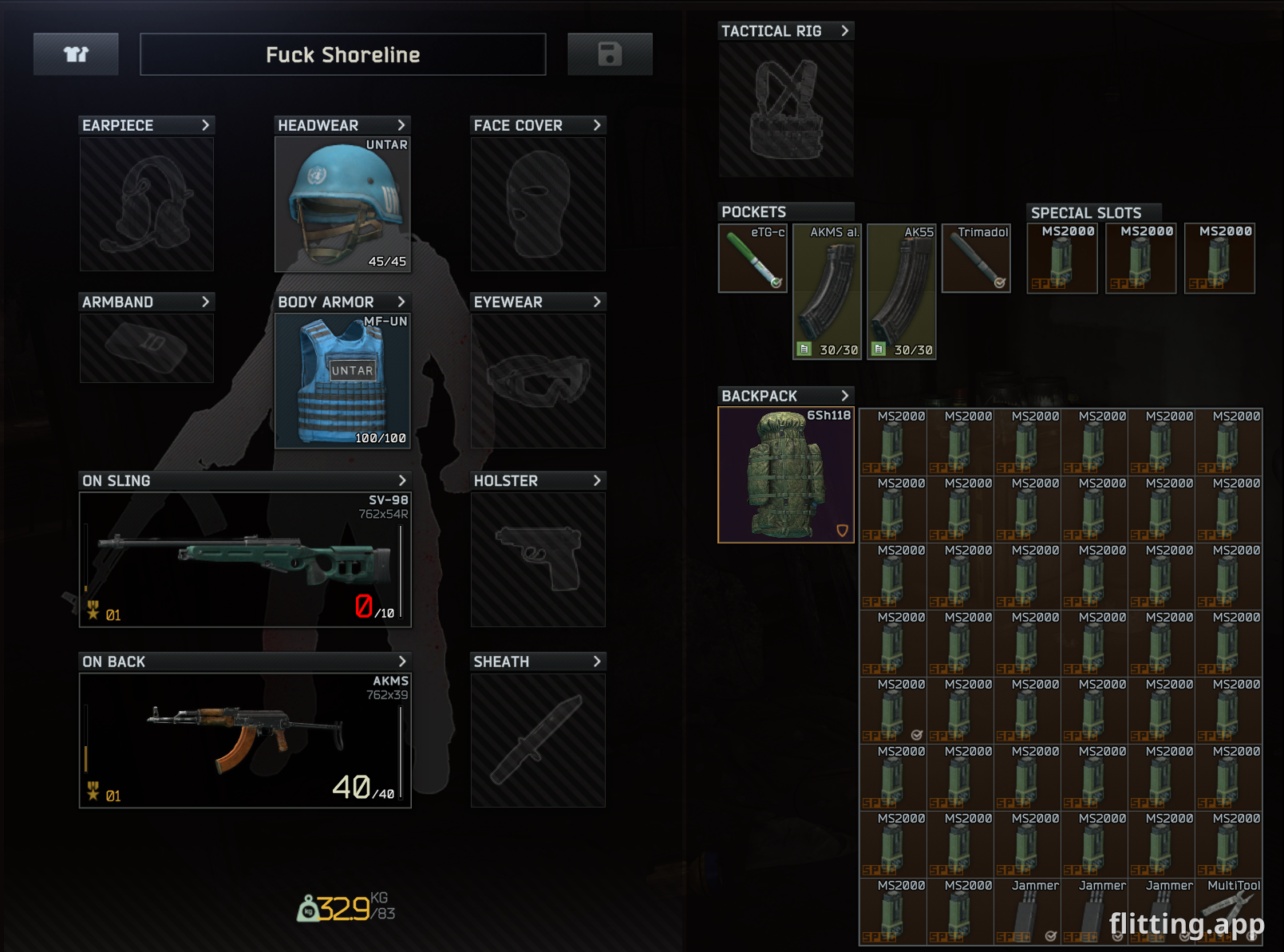The width and height of the screenshot is (1284, 952).
Task: Expand the Earpiece slot header
Action: tap(205, 125)
